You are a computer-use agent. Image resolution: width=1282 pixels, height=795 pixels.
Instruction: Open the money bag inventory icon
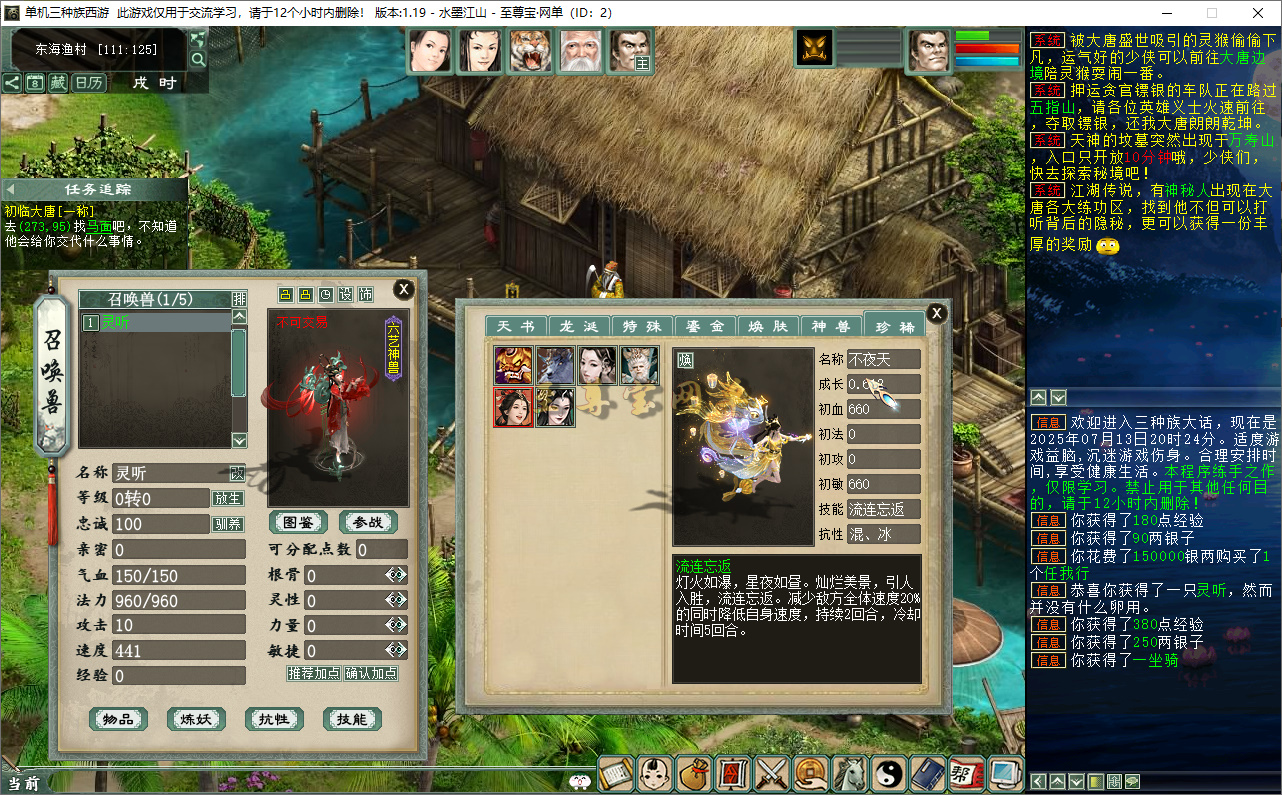(694, 773)
